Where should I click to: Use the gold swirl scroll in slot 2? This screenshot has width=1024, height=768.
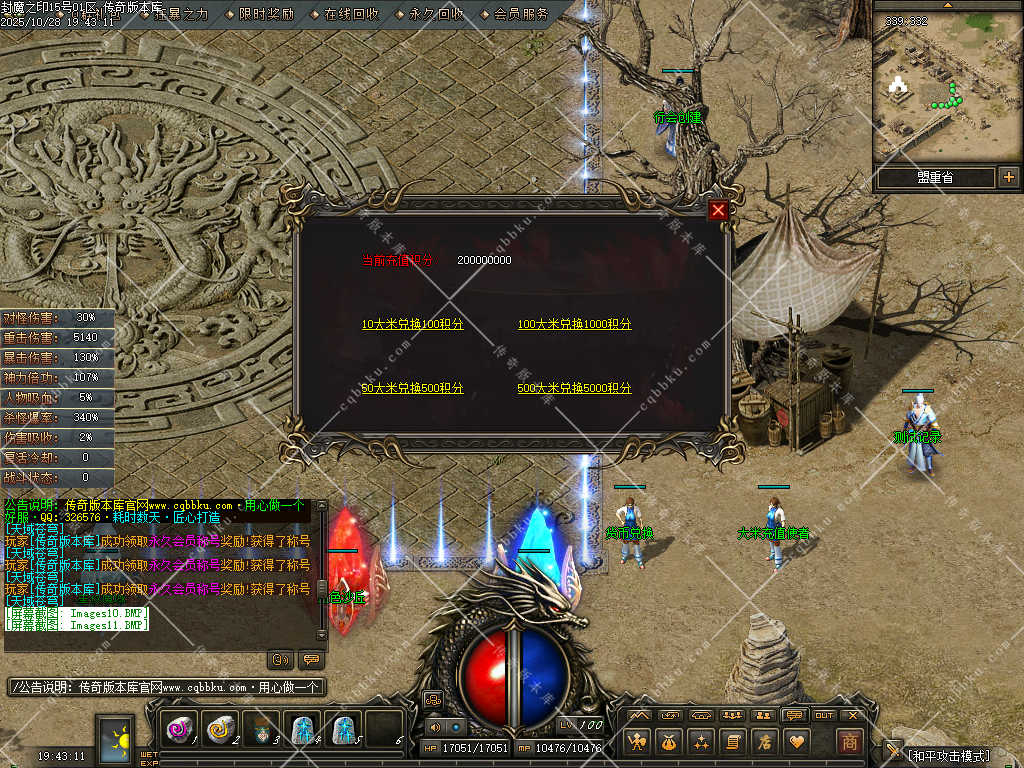tap(219, 730)
